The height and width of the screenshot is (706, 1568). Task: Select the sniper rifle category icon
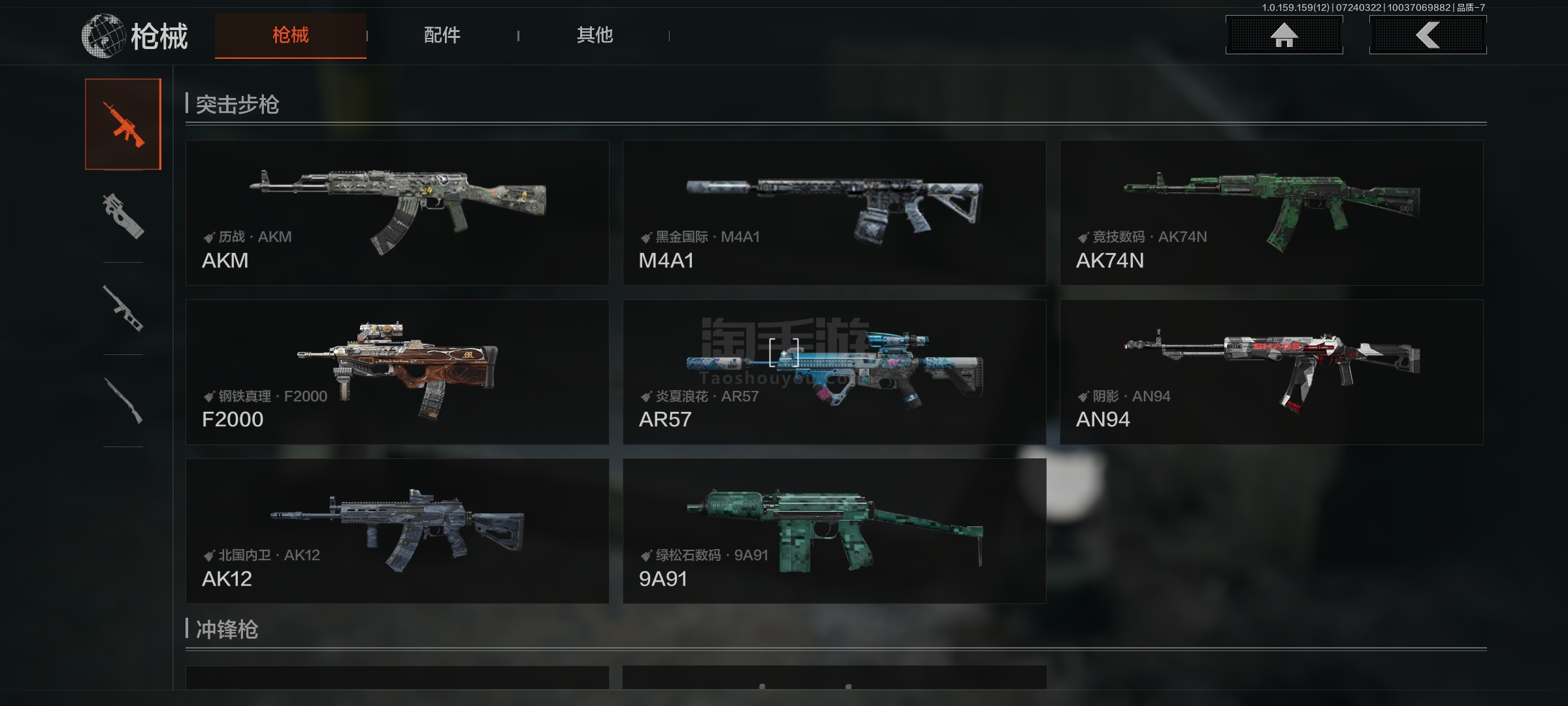coord(123,309)
